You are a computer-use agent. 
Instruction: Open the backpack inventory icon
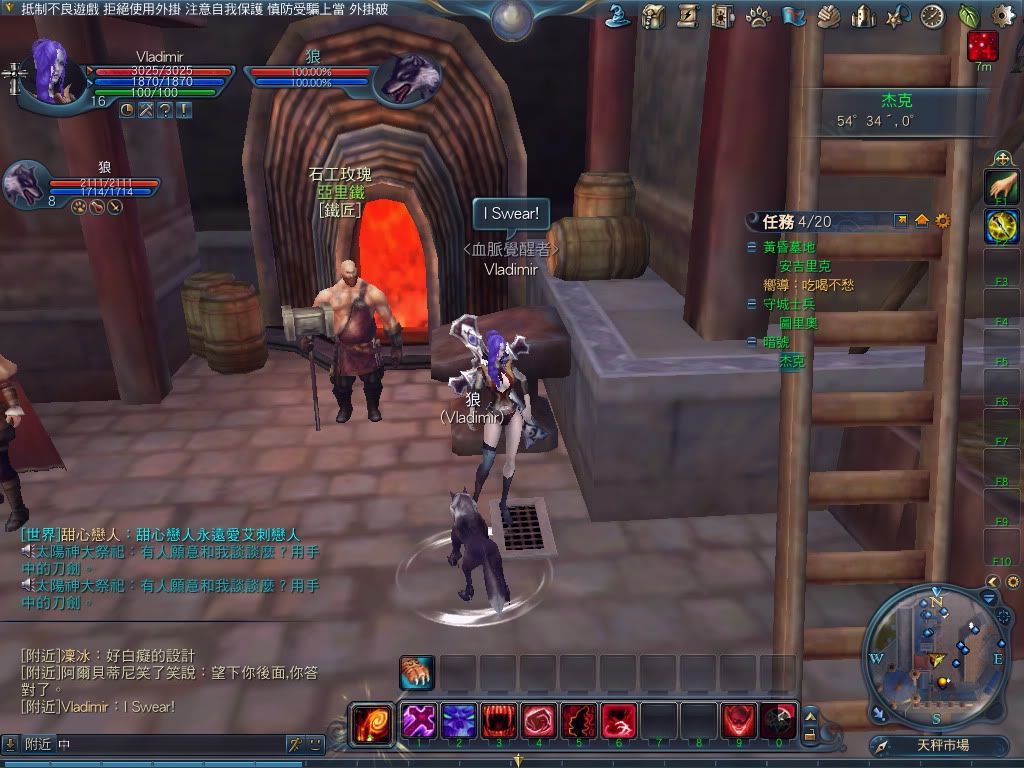point(654,16)
